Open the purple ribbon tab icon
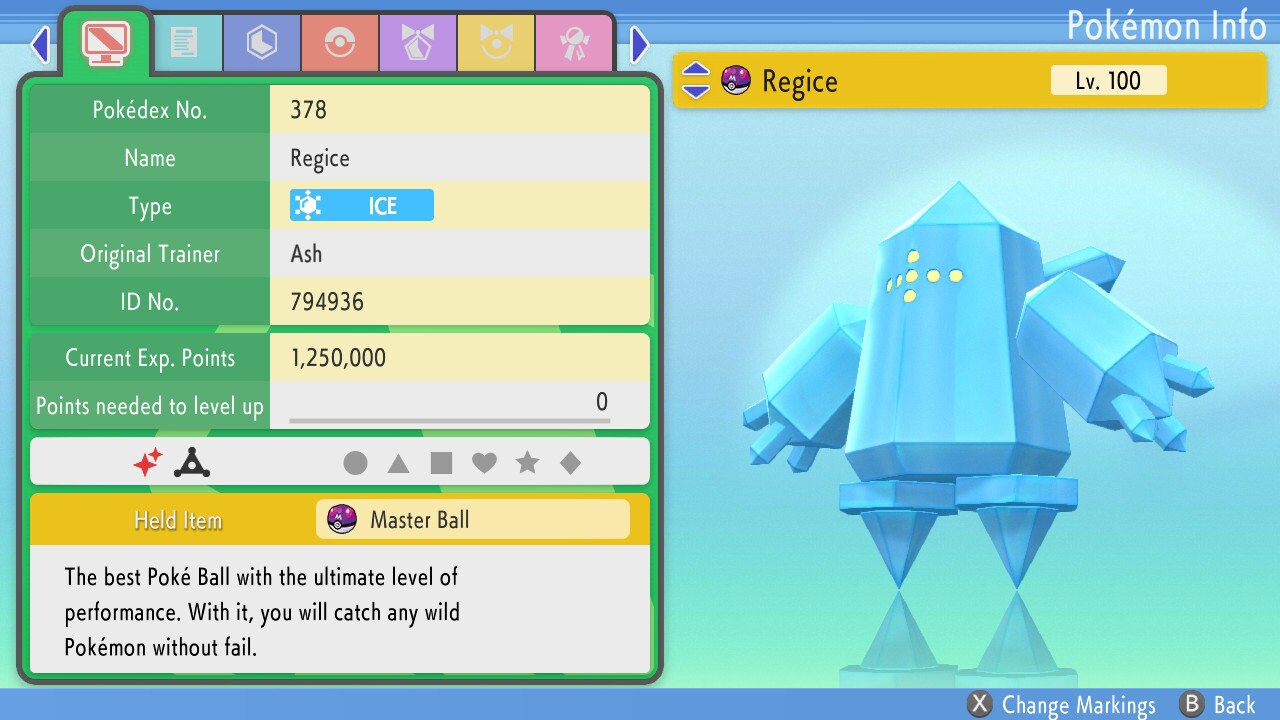The width and height of the screenshot is (1280, 720). [418, 42]
